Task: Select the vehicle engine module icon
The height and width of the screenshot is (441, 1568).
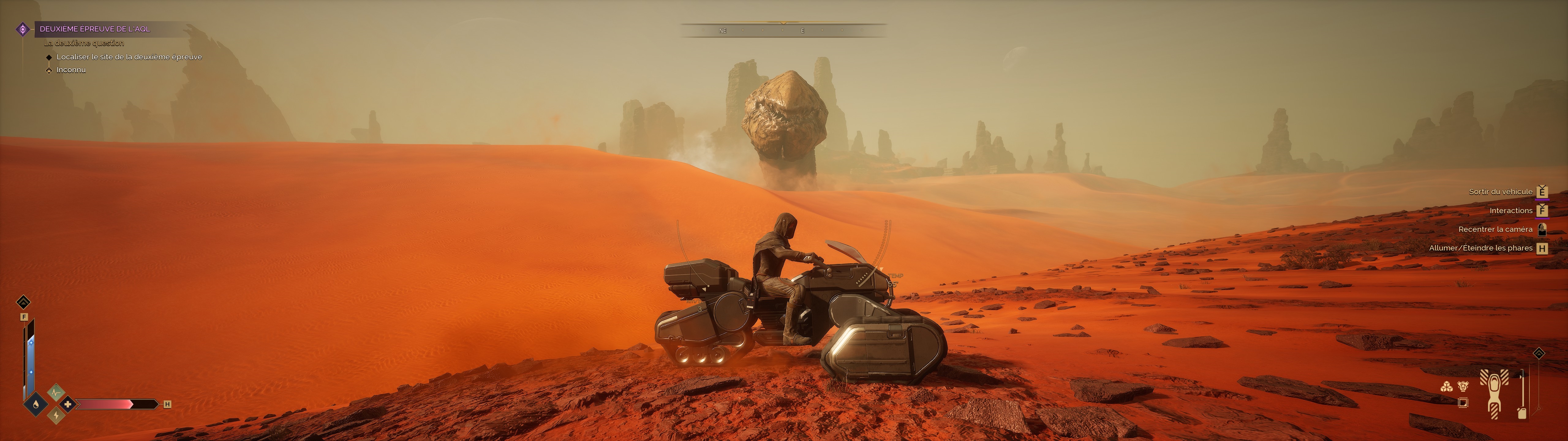Action: click(1463, 386)
